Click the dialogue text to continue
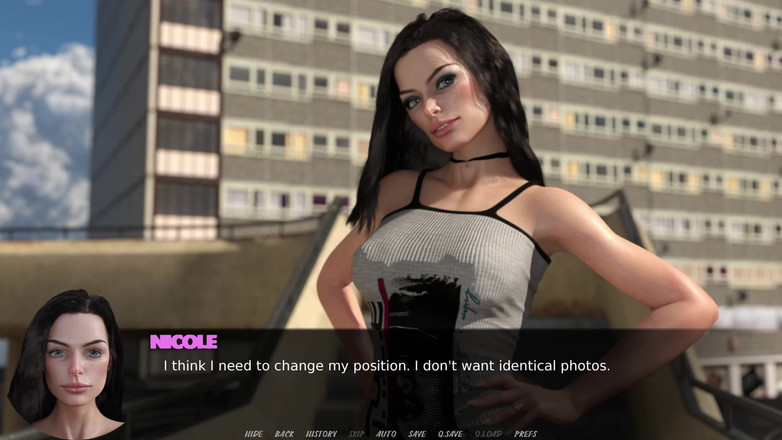 (386, 366)
